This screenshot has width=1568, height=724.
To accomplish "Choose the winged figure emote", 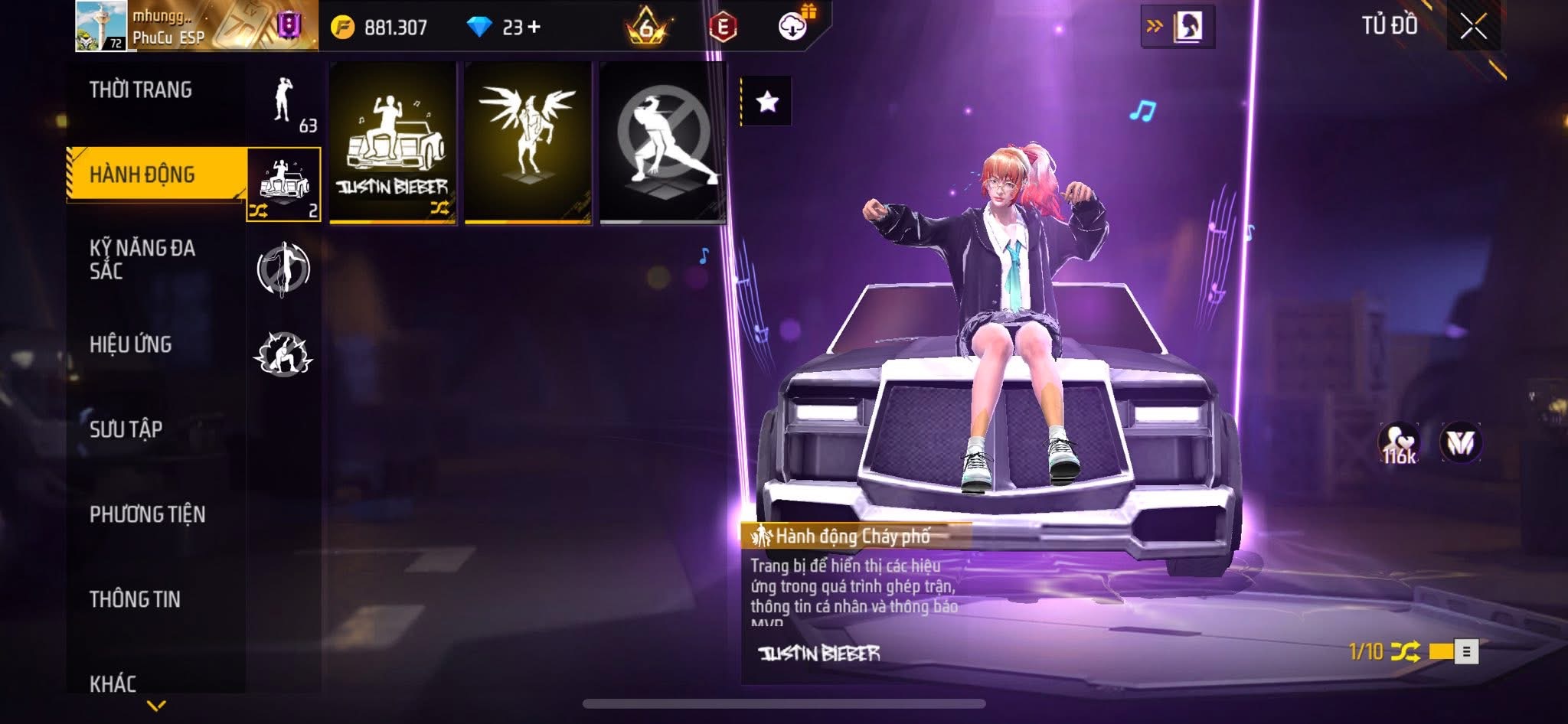I will click(x=528, y=143).
